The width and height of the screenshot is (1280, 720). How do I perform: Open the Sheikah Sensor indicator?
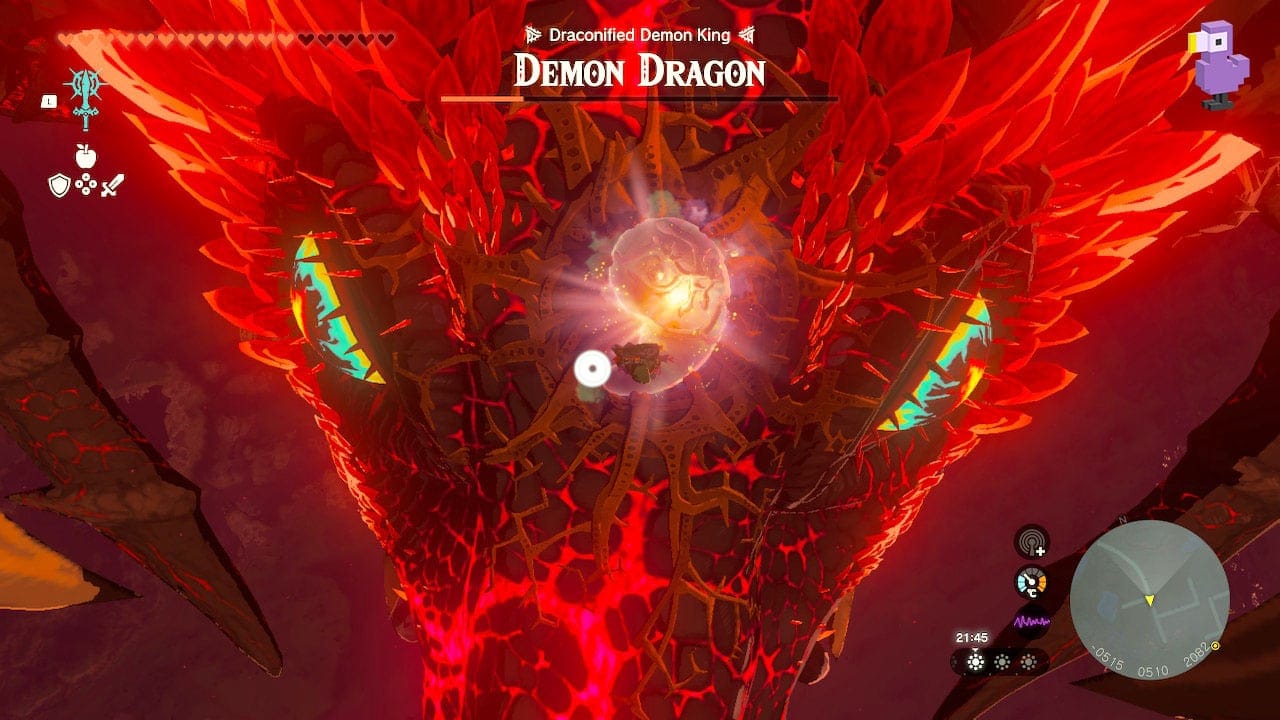click(x=1030, y=542)
